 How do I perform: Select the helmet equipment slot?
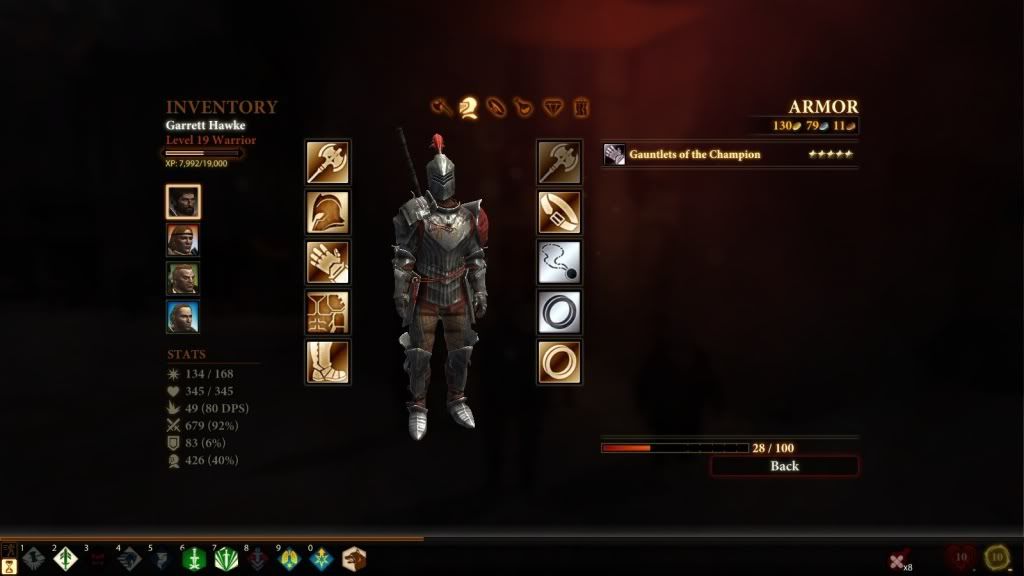328,212
